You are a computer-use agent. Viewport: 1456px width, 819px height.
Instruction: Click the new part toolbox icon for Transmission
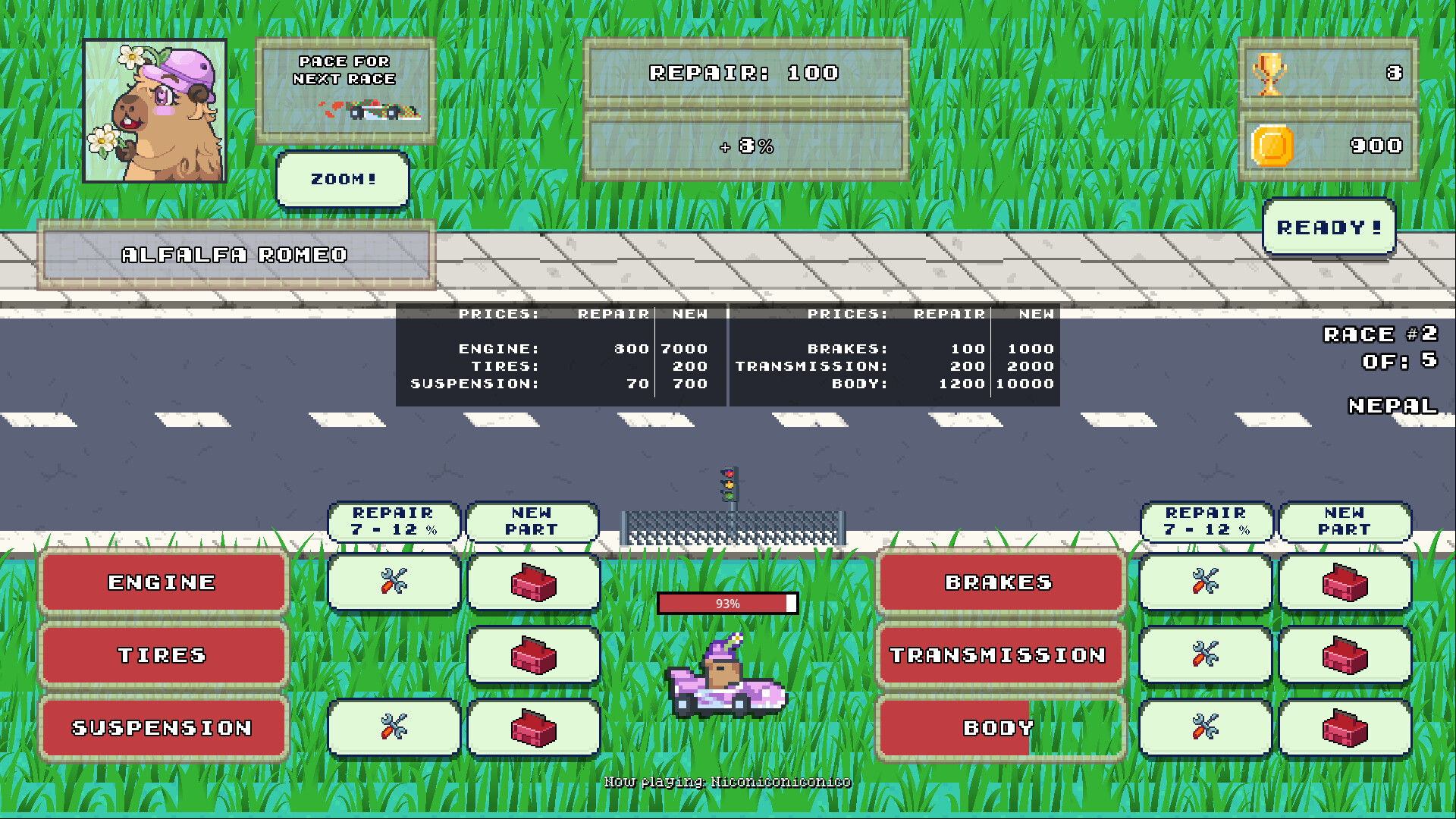tap(1345, 655)
